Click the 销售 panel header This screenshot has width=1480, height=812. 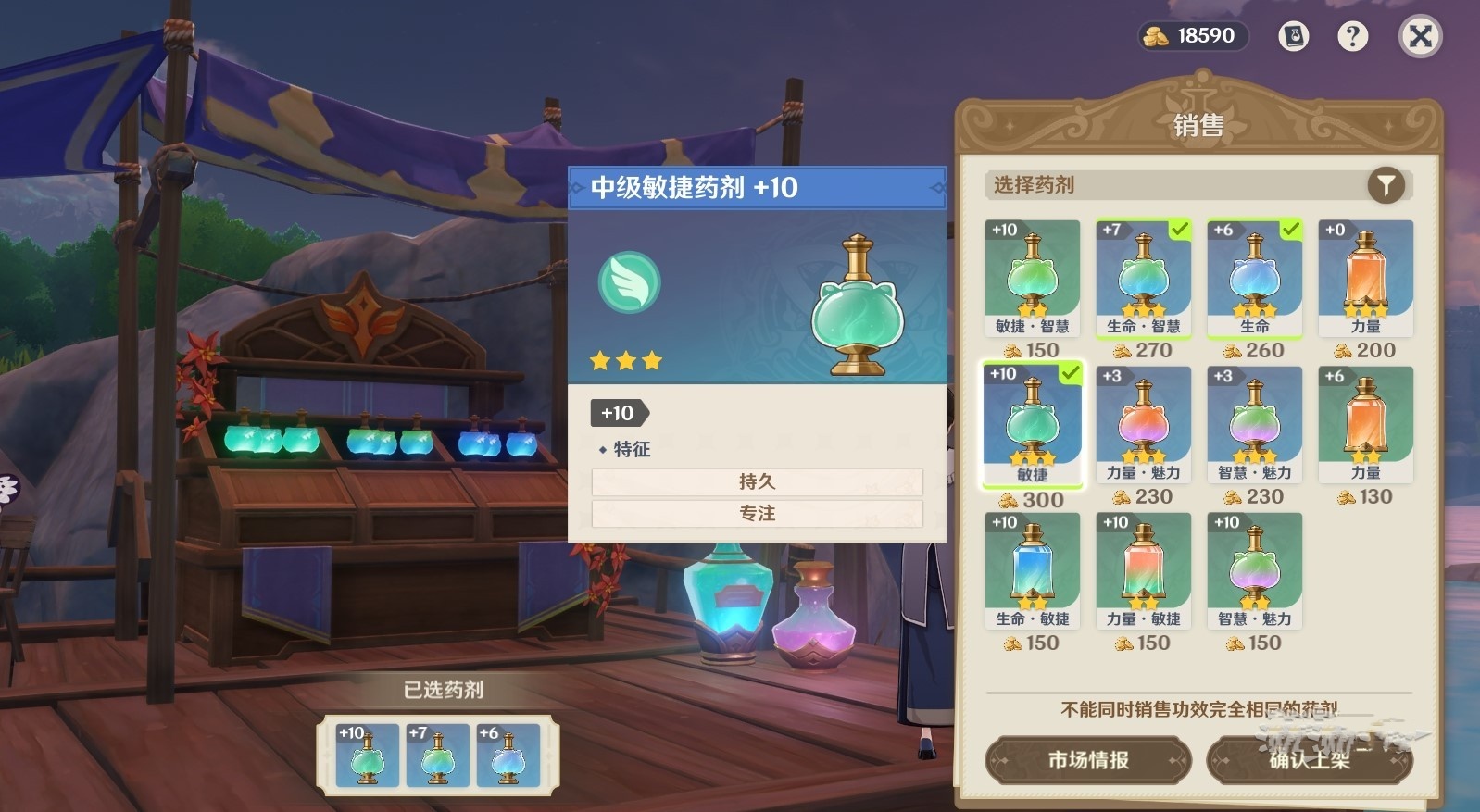pyautogui.click(x=1196, y=126)
